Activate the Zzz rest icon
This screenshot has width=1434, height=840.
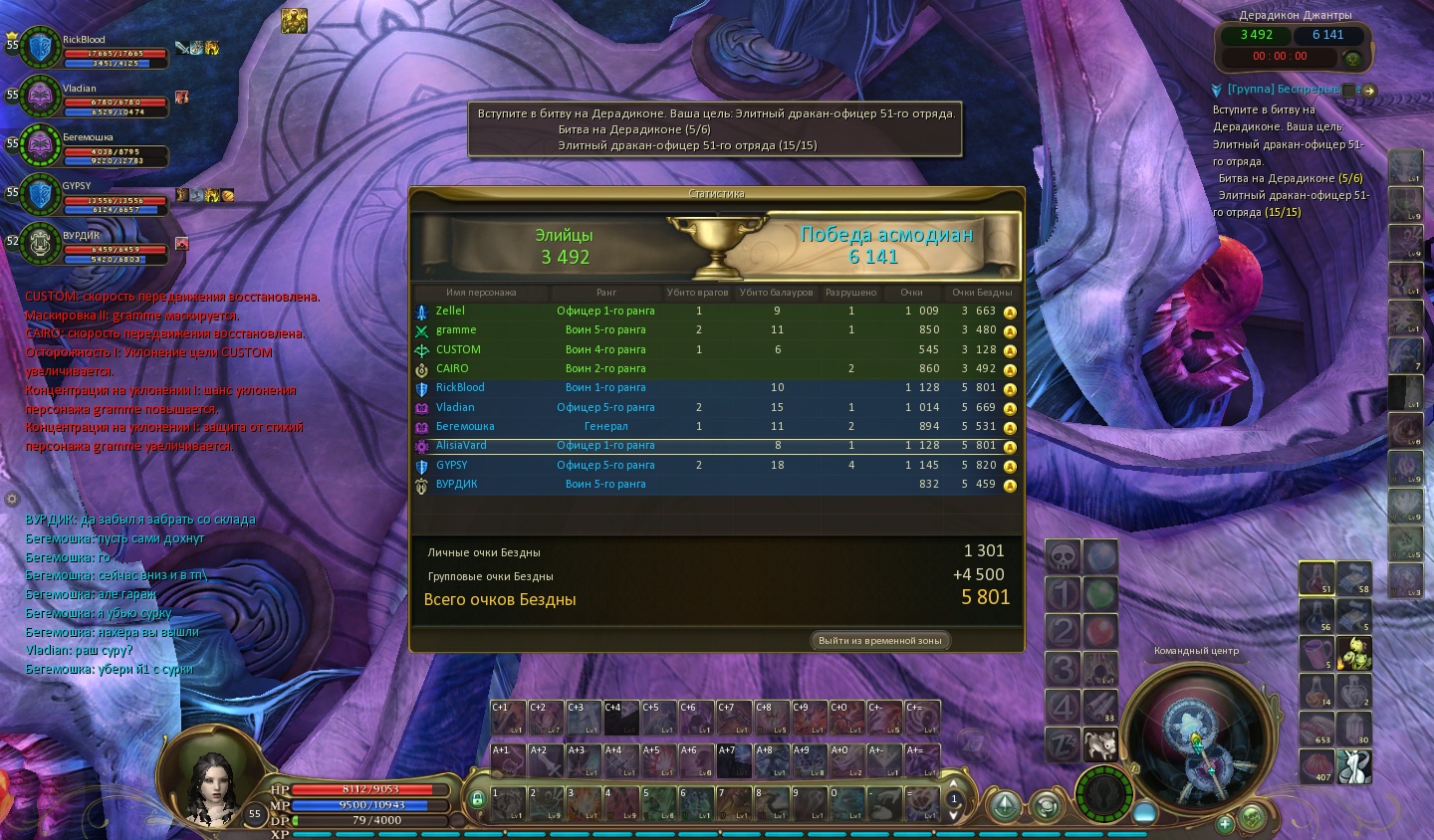[1063, 744]
